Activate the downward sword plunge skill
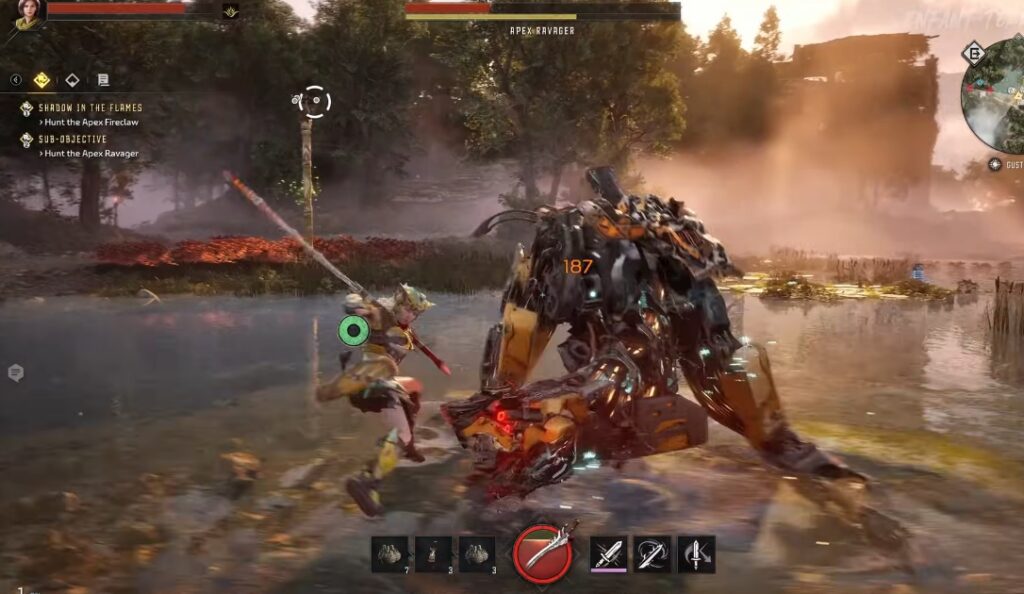Screen dimensions: 1024x594 tap(696, 553)
